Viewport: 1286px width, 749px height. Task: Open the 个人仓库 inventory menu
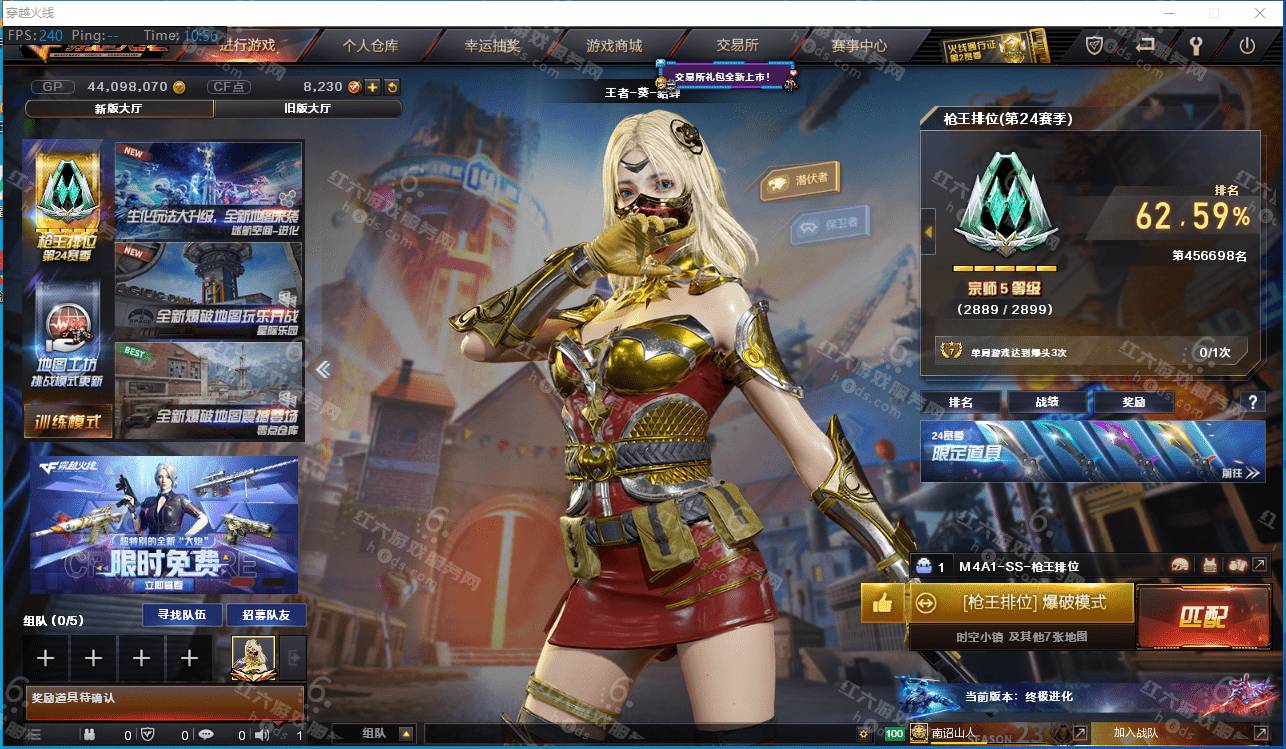[370, 45]
